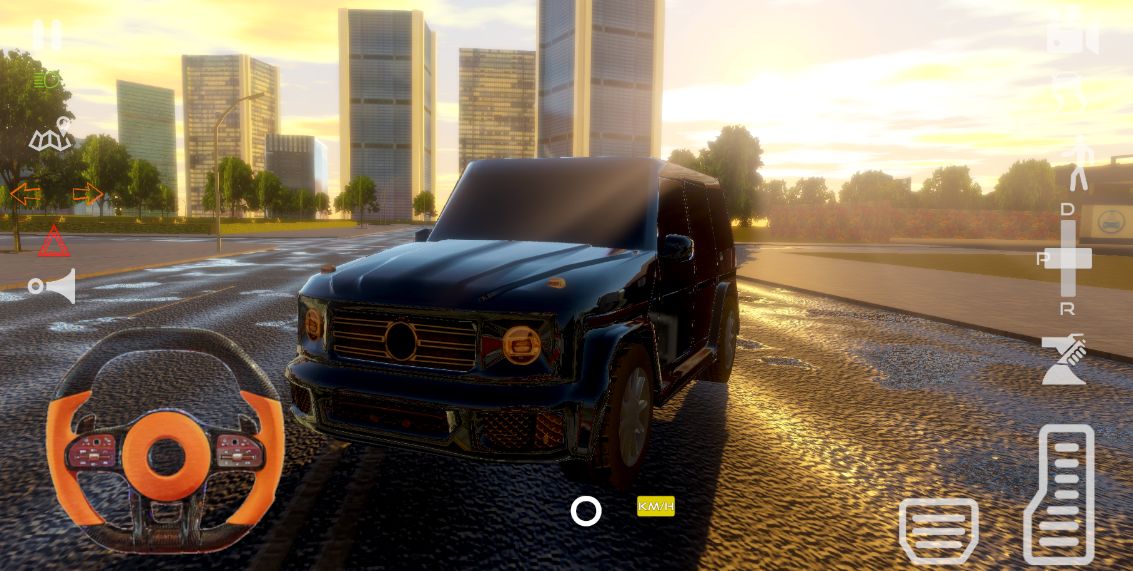Image resolution: width=1133 pixels, height=571 pixels.
Task: Shift the gear selector to D
Action: 1068,210
